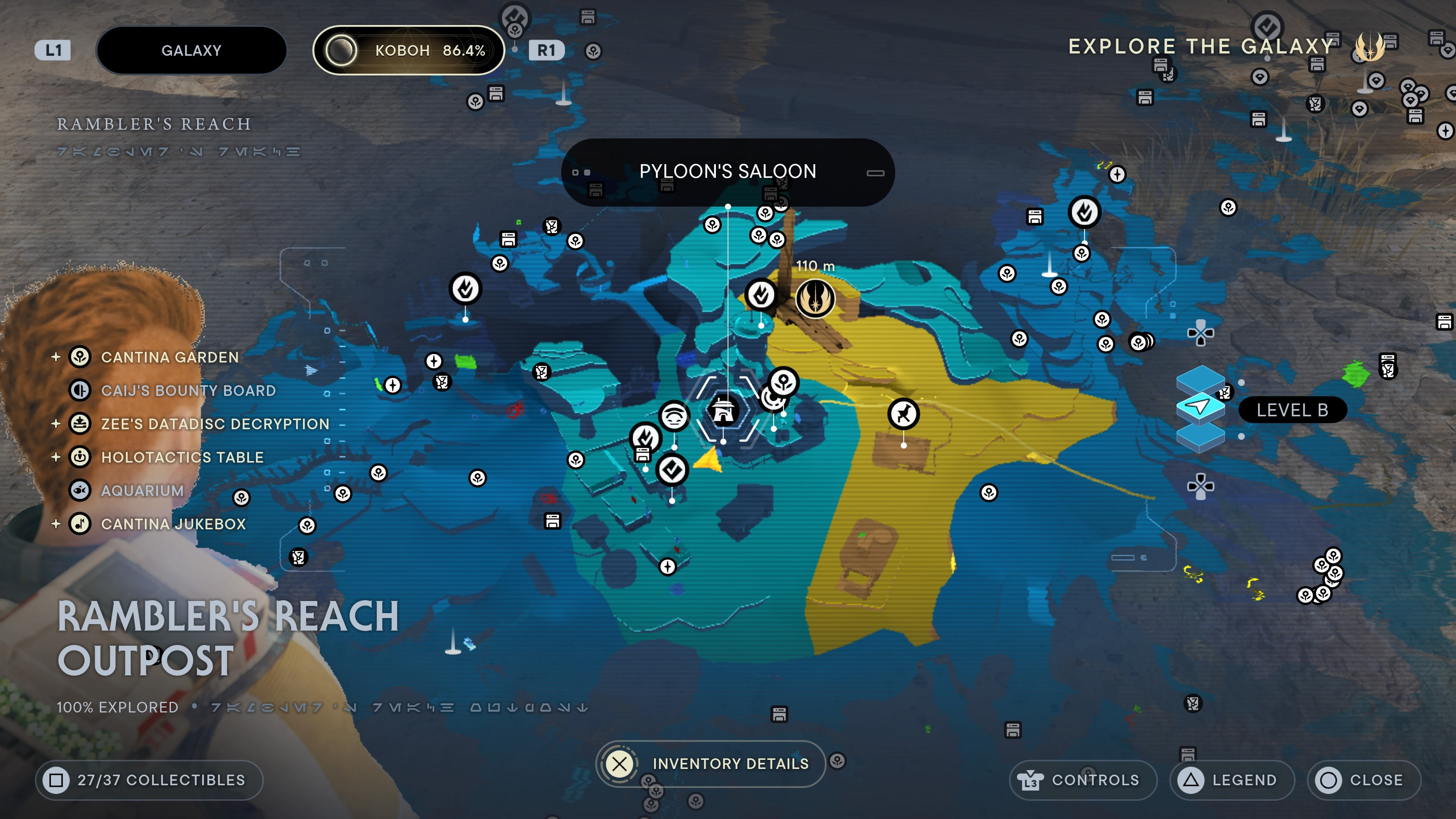The height and width of the screenshot is (819, 1456).
Task: Click the yellow player arrow on the map
Action: pos(709,459)
